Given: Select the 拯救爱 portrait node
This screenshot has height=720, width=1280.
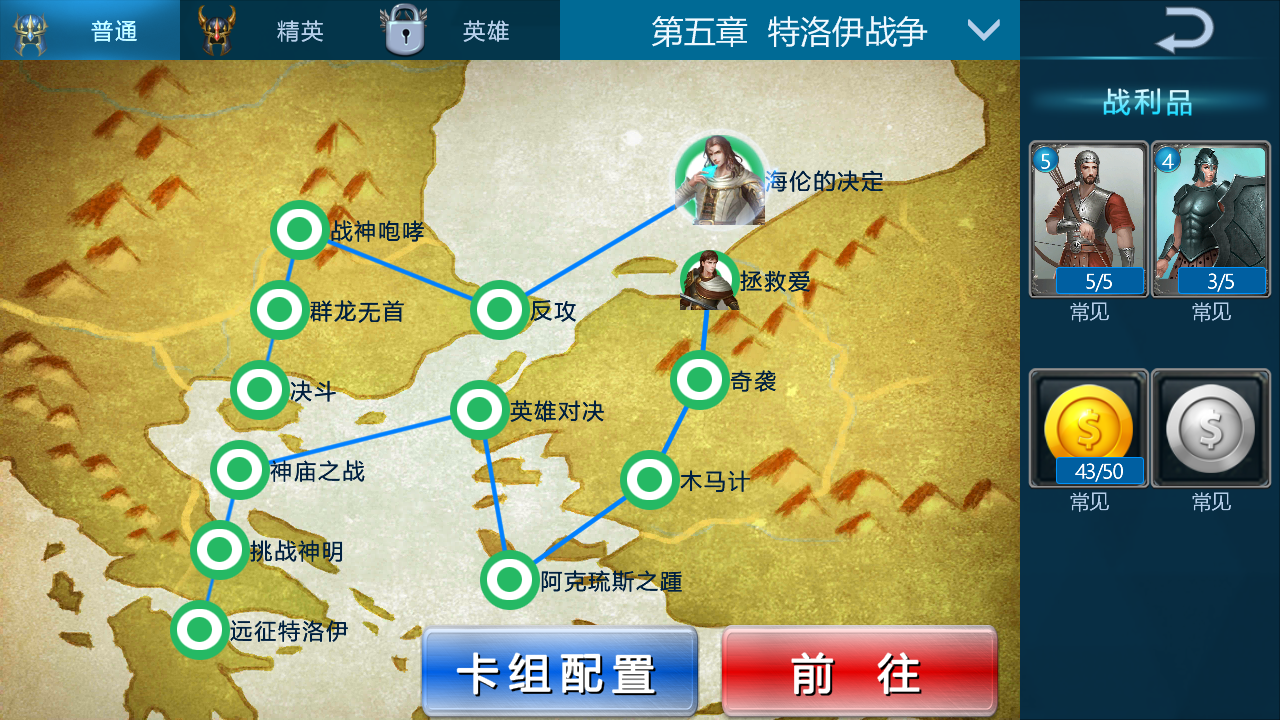Looking at the screenshot, I should pos(710,283).
